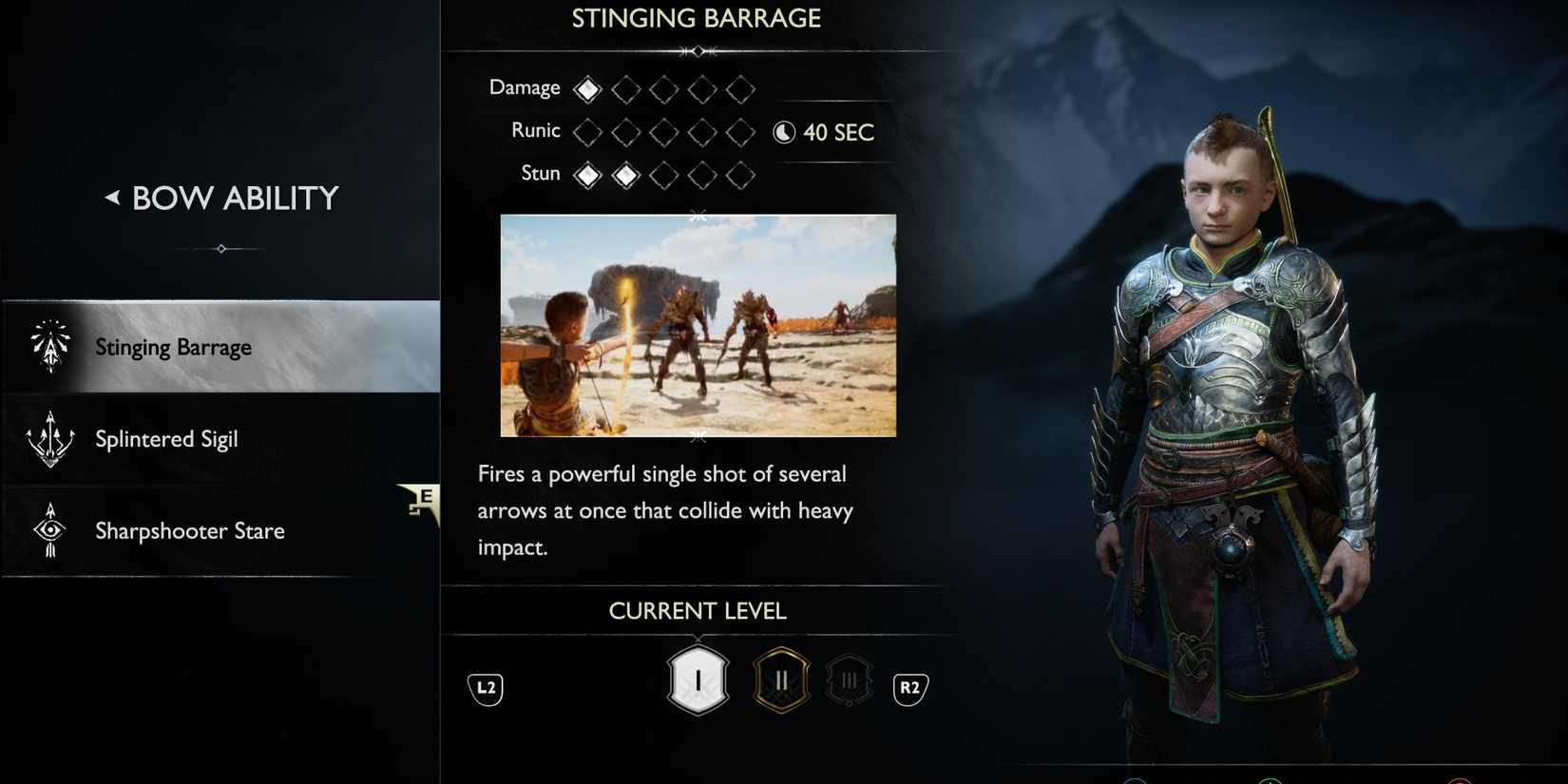This screenshot has height=784, width=1568.
Task: Select the Level I shield badge
Action: pyautogui.click(x=698, y=678)
